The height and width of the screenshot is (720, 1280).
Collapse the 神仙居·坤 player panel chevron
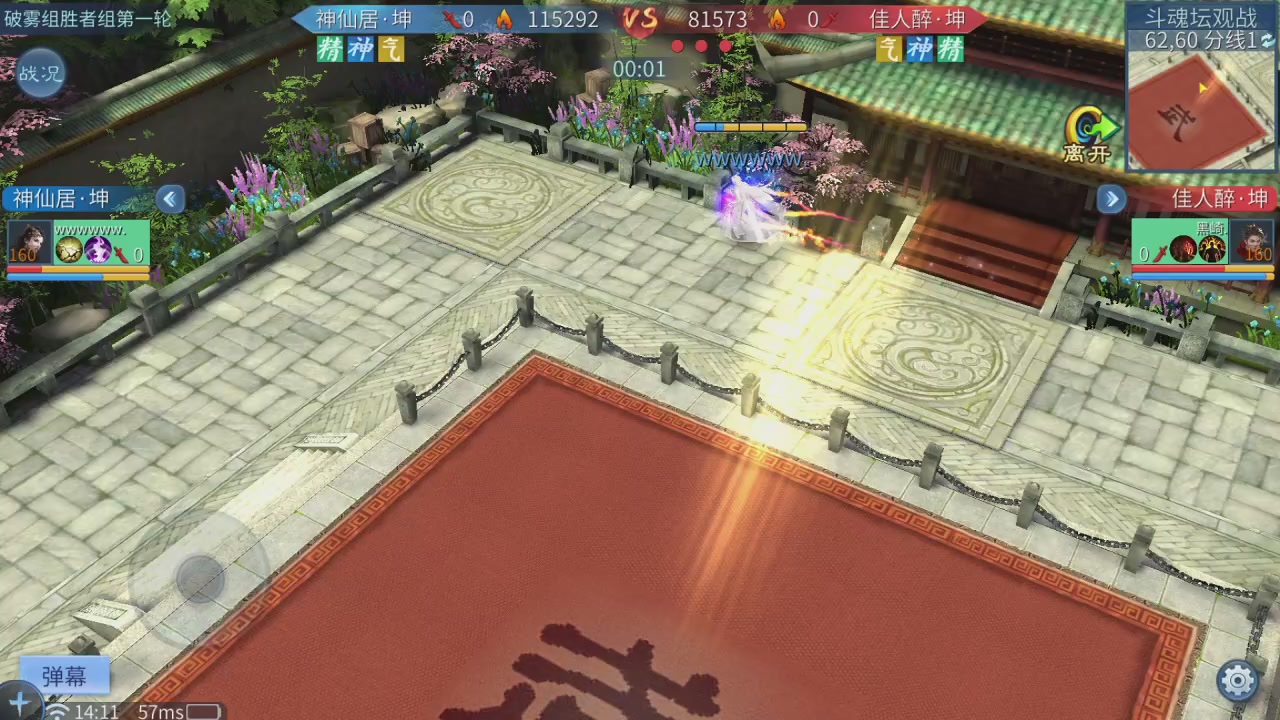tap(168, 199)
